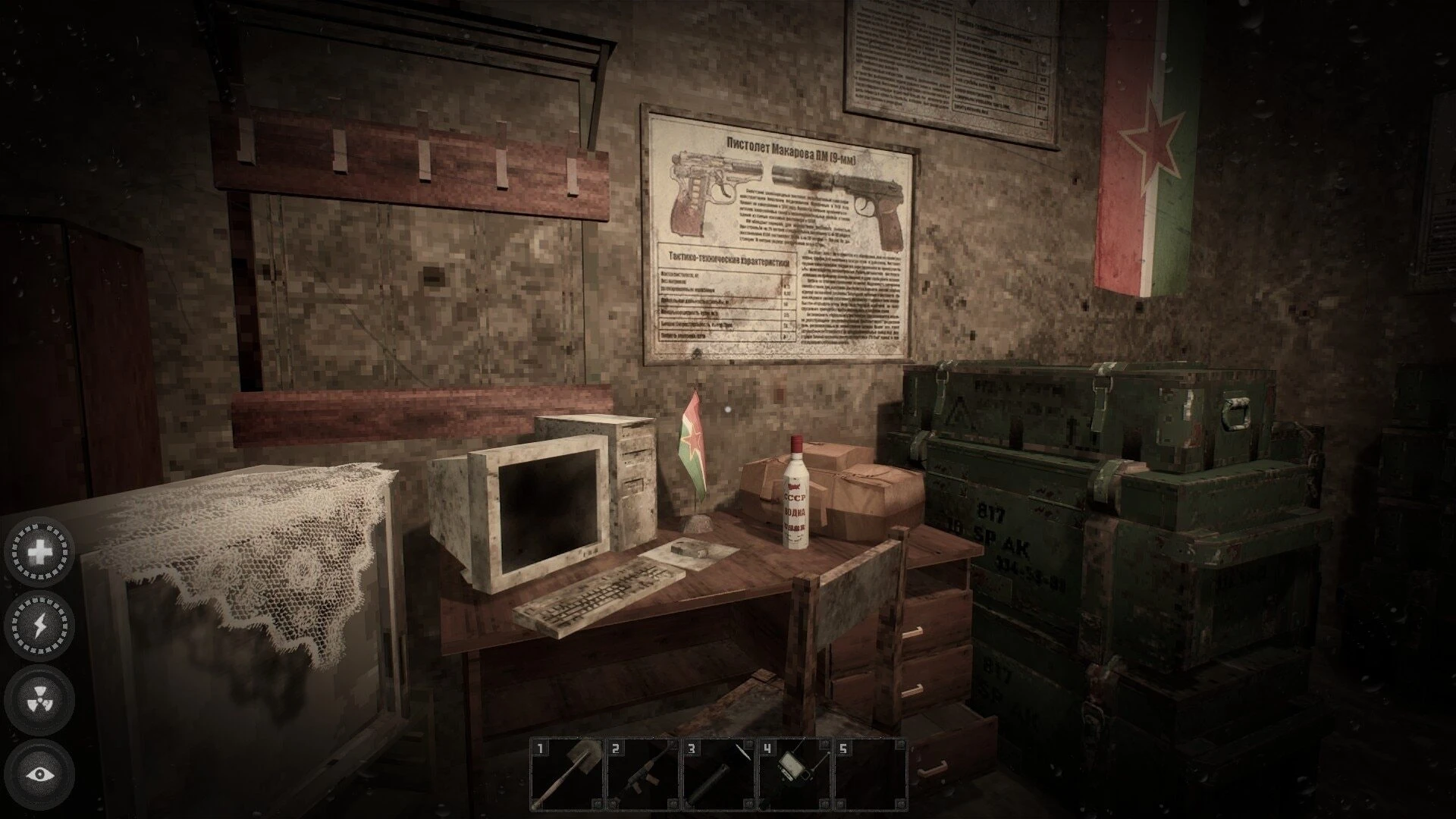The image size is (1456, 819).
Task: Select the knife in hotbar slot 3
Action: point(719,773)
